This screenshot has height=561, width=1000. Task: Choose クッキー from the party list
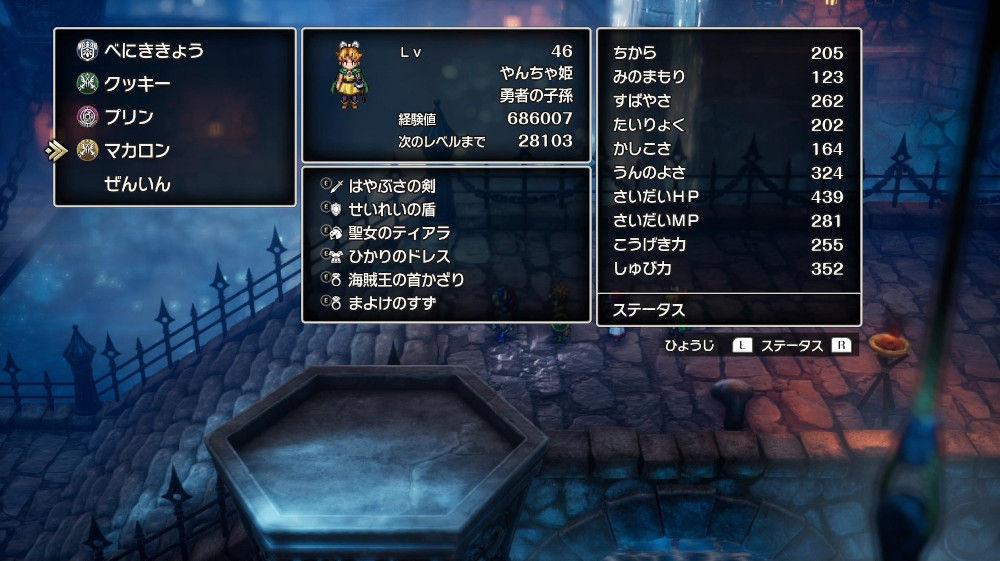[137, 84]
